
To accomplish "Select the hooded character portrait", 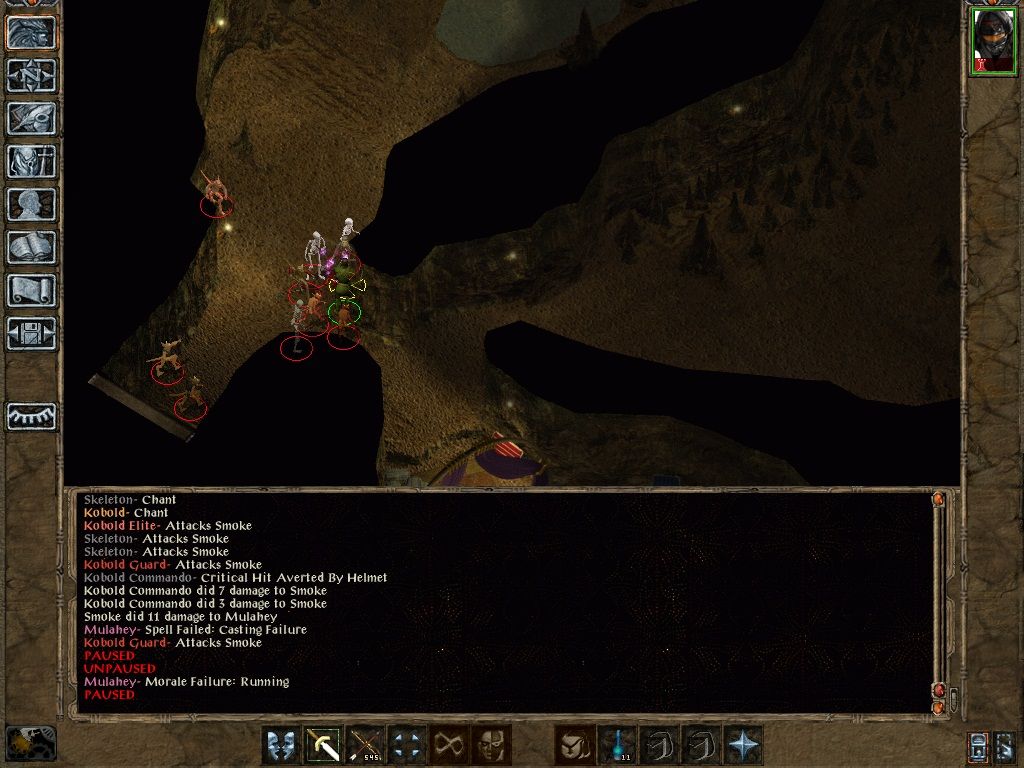I will [x=993, y=42].
